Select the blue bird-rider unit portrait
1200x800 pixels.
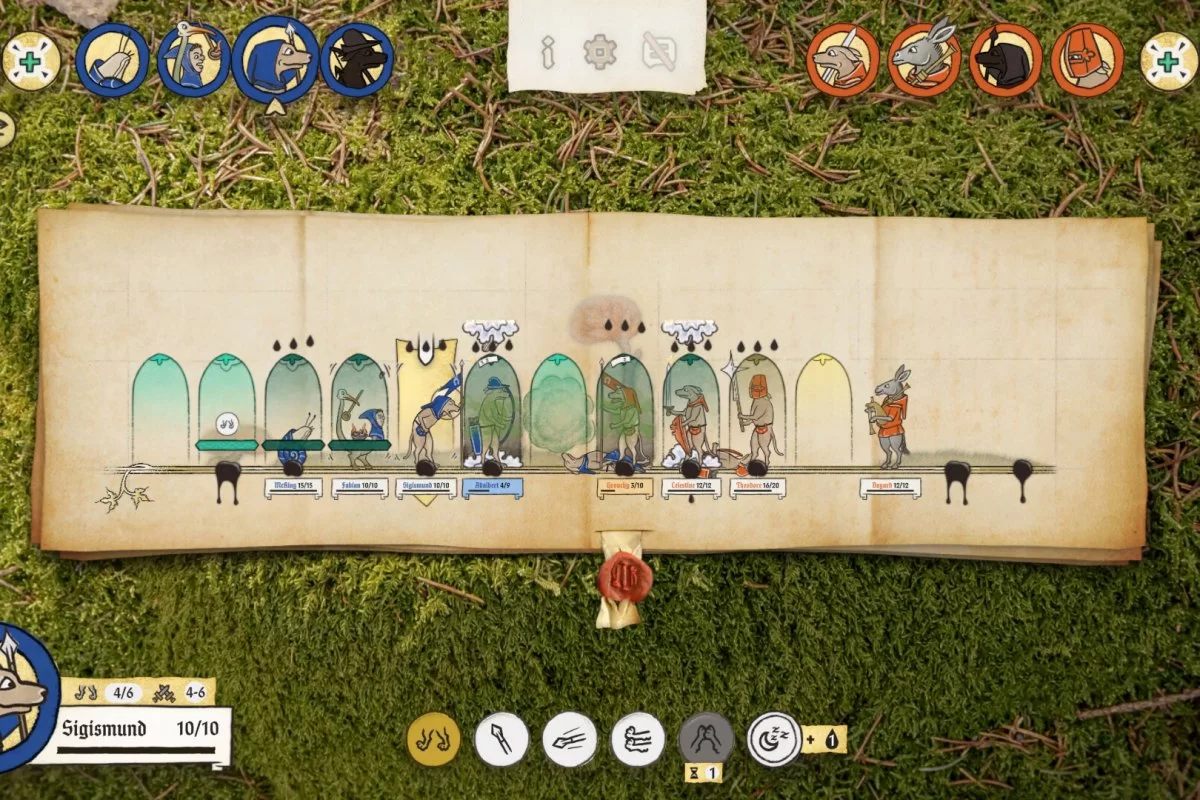click(x=194, y=60)
